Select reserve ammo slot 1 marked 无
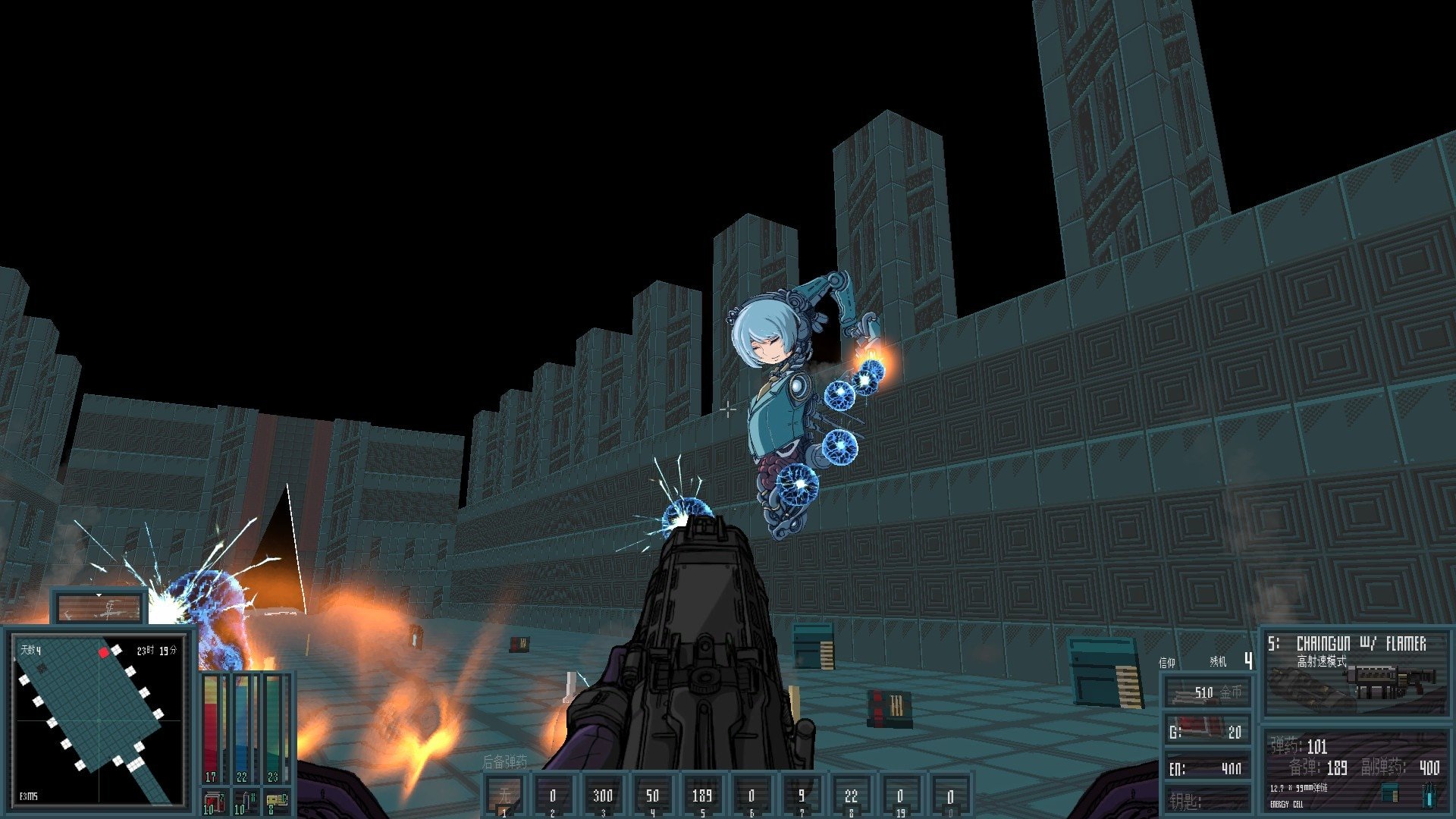This screenshot has height=819, width=1456. (x=504, y=796)
